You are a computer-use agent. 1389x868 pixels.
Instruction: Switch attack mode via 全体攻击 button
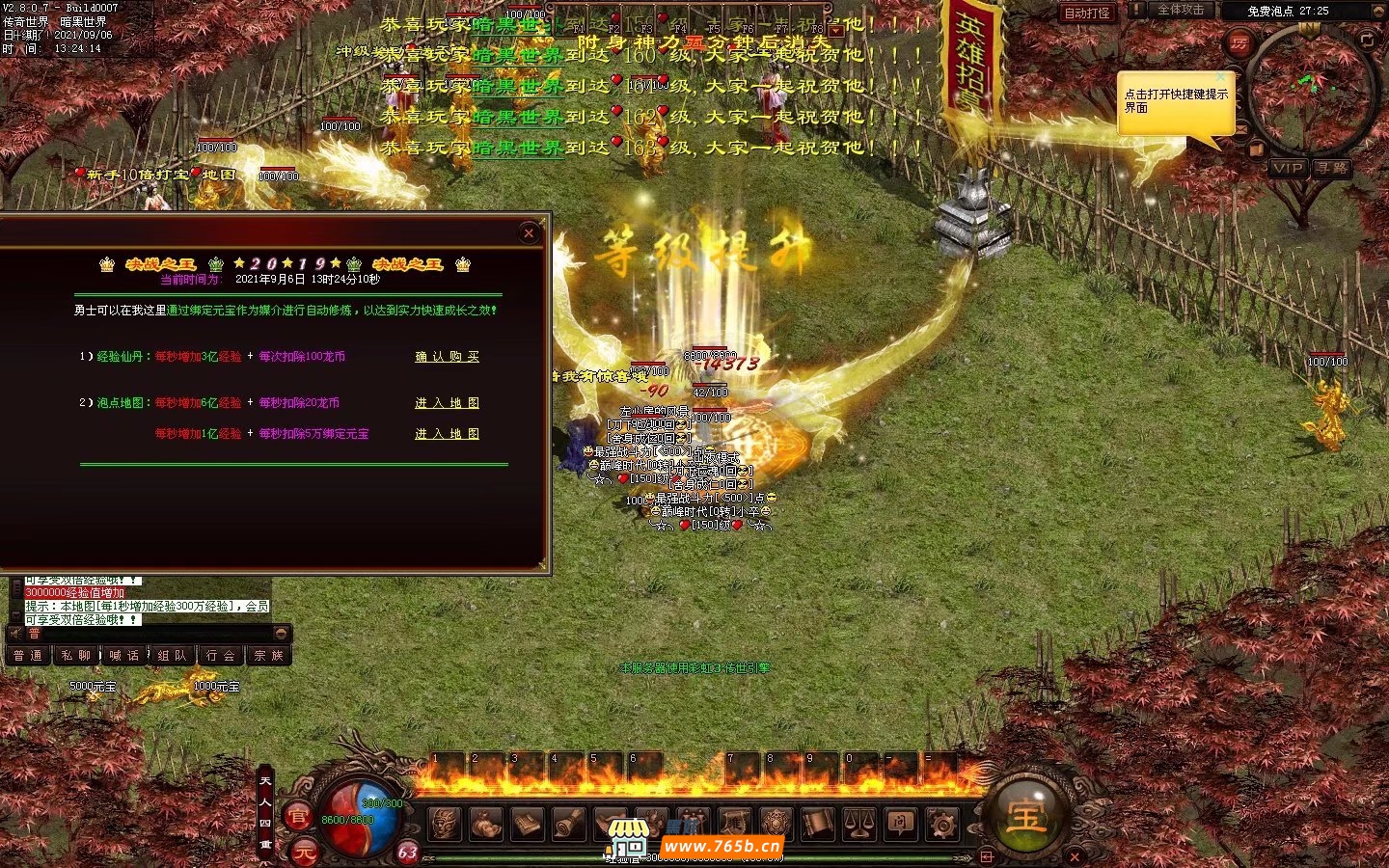point(1181,10)
